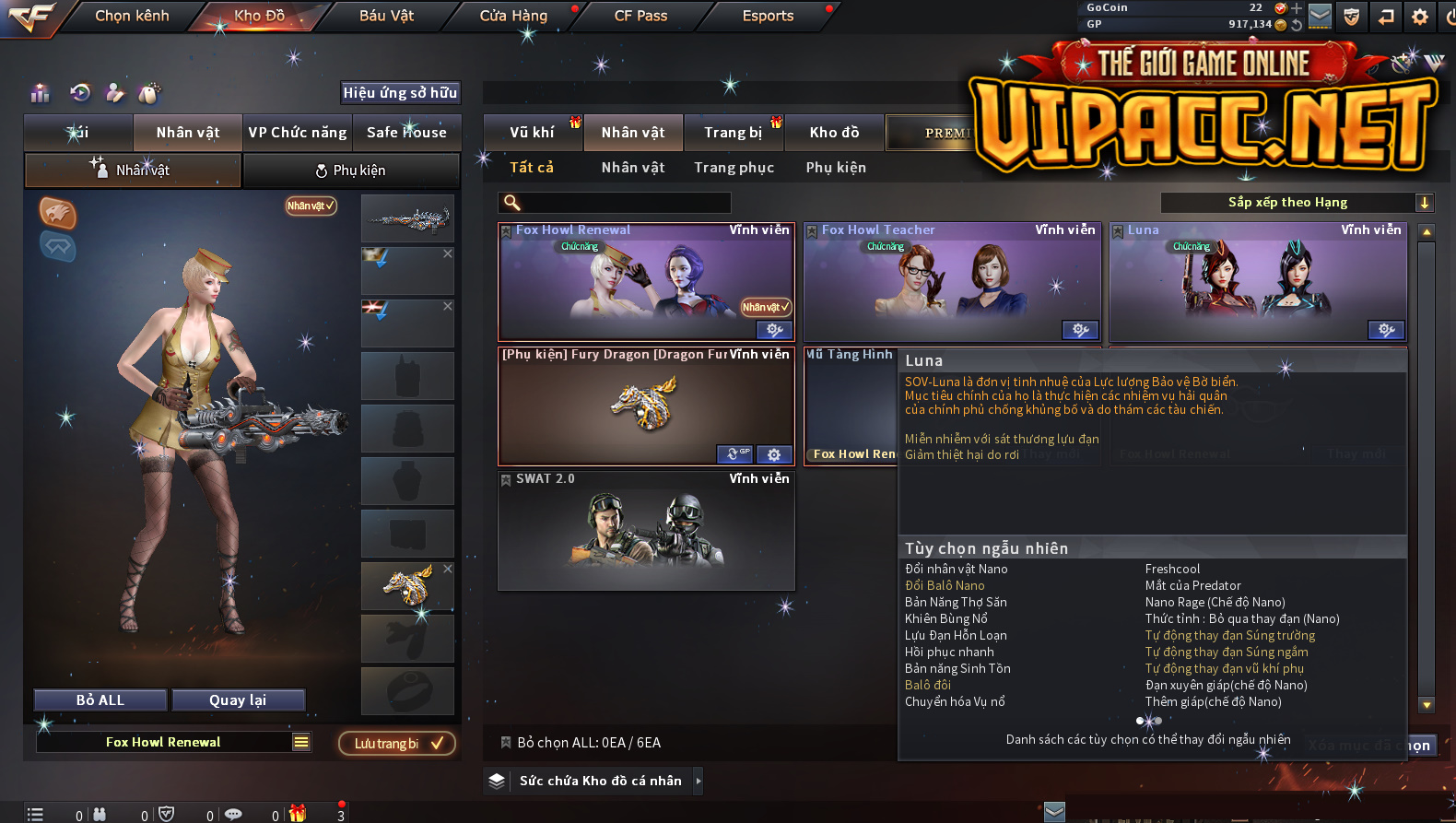Select the Fox Howl Teacher character card

point(952,283)
